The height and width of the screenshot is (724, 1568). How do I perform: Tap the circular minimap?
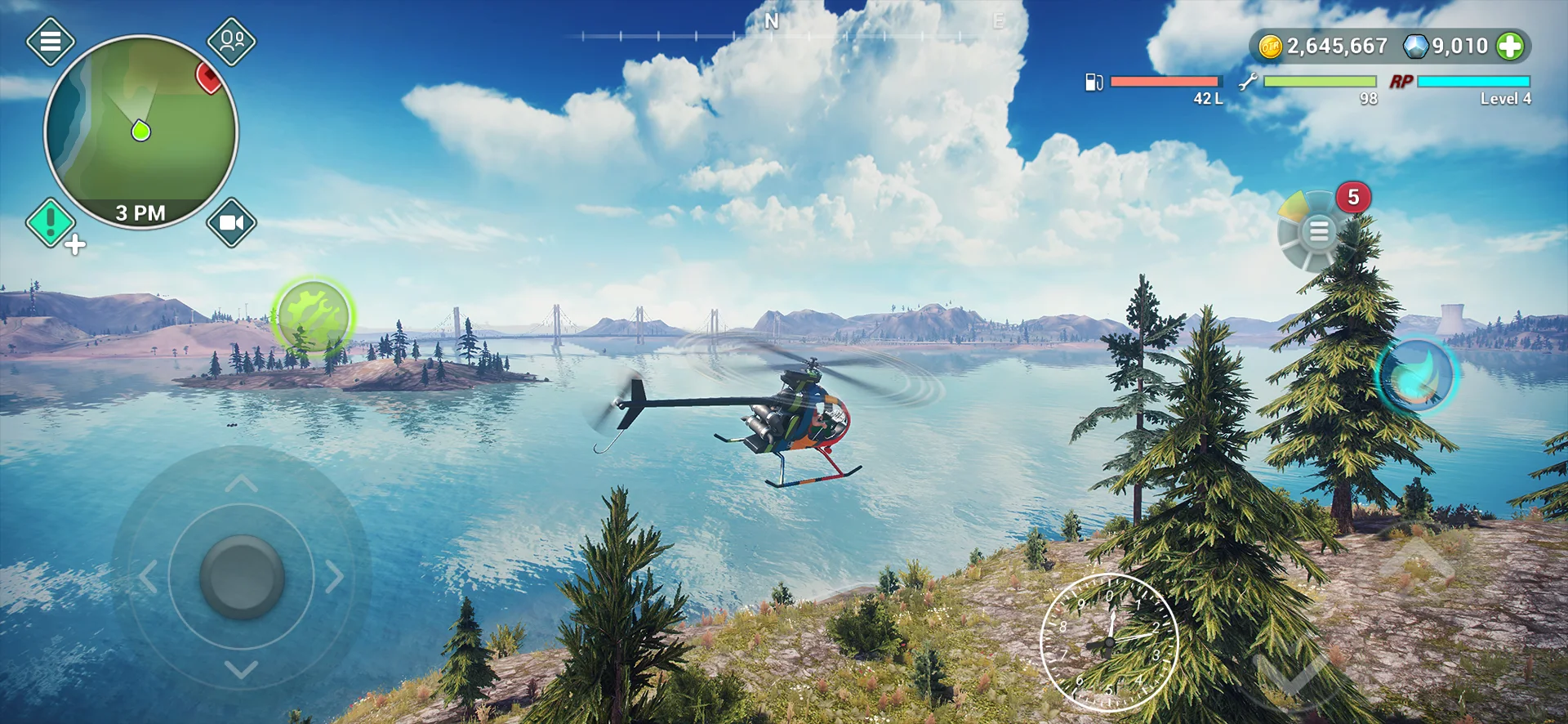(x=140, y=131)
